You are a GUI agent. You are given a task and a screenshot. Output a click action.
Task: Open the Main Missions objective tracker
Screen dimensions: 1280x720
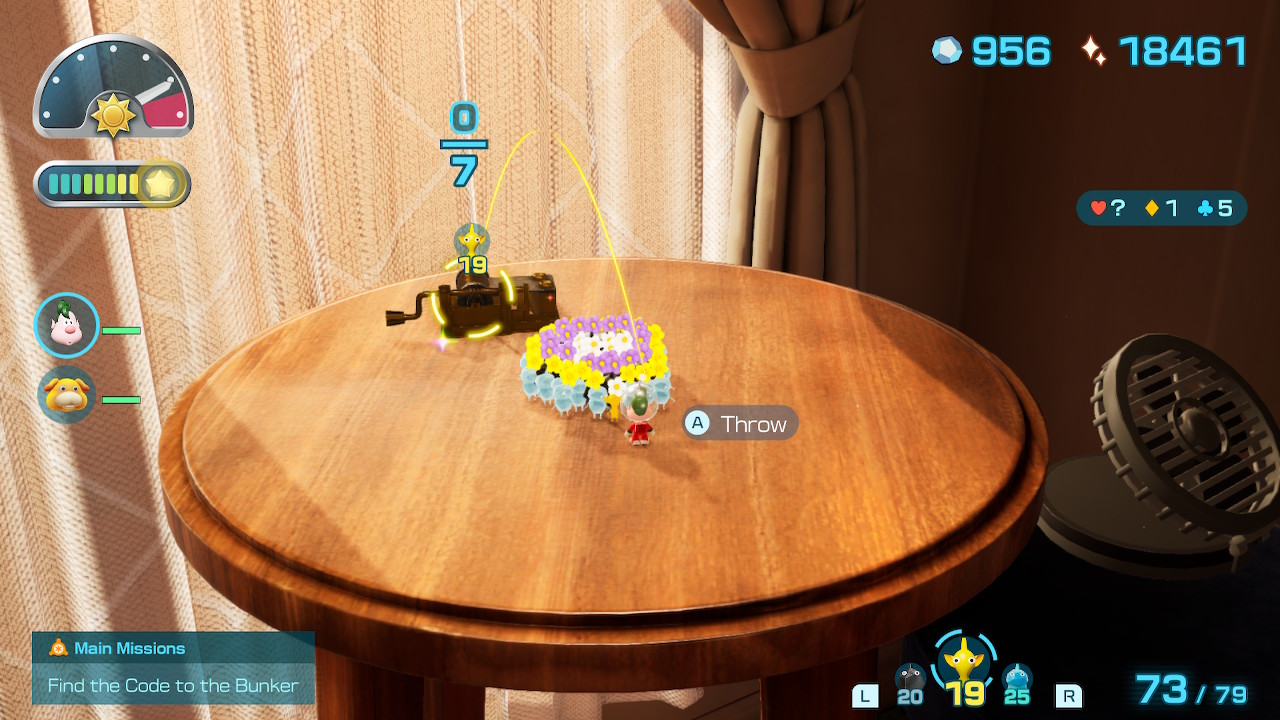tap(173, 667)
